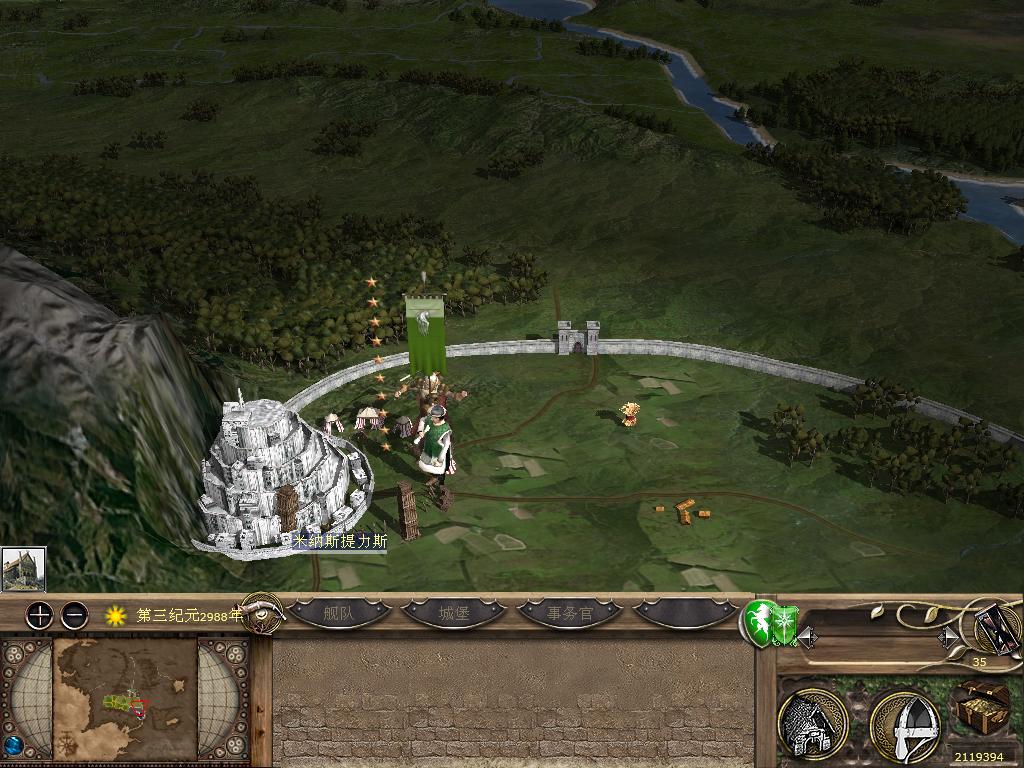Click the right arrow on the selection scroll panel
This screenshot has height=768, width=1024.
[x=946, y=637]
